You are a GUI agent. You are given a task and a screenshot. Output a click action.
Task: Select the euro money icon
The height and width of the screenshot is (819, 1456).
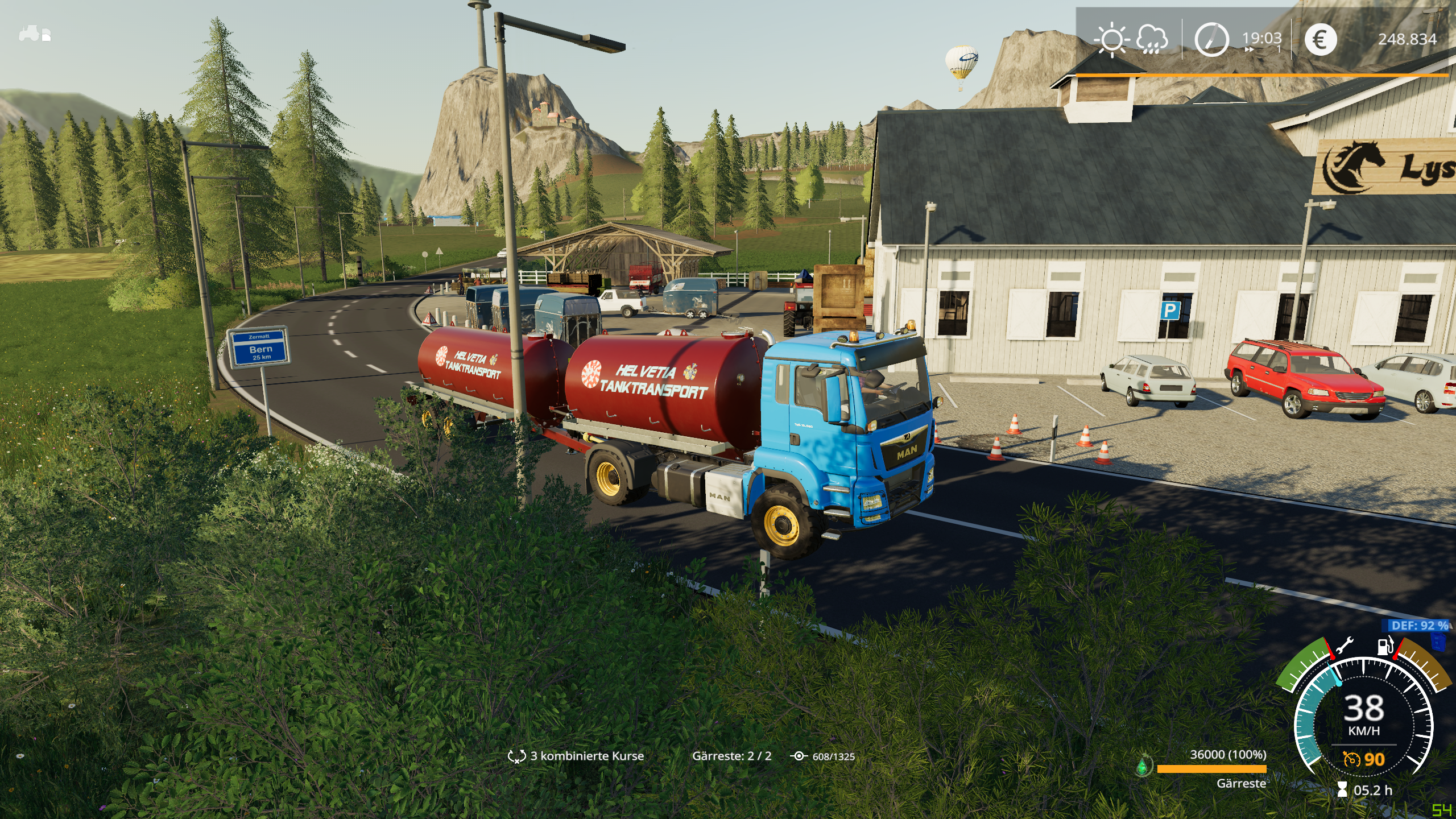[x=1320, y=39]
